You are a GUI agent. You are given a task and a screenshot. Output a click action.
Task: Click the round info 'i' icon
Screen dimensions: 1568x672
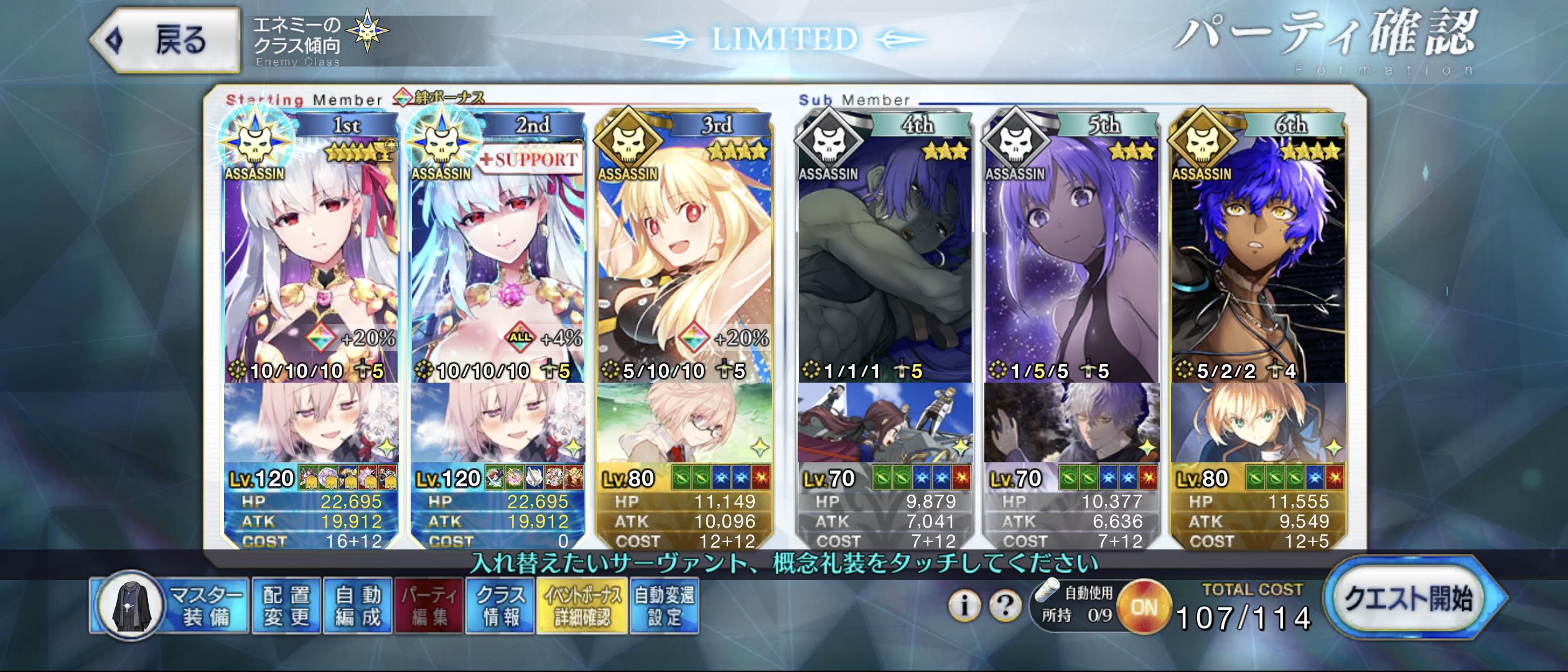pyautogui.click(x=964, y=605)
